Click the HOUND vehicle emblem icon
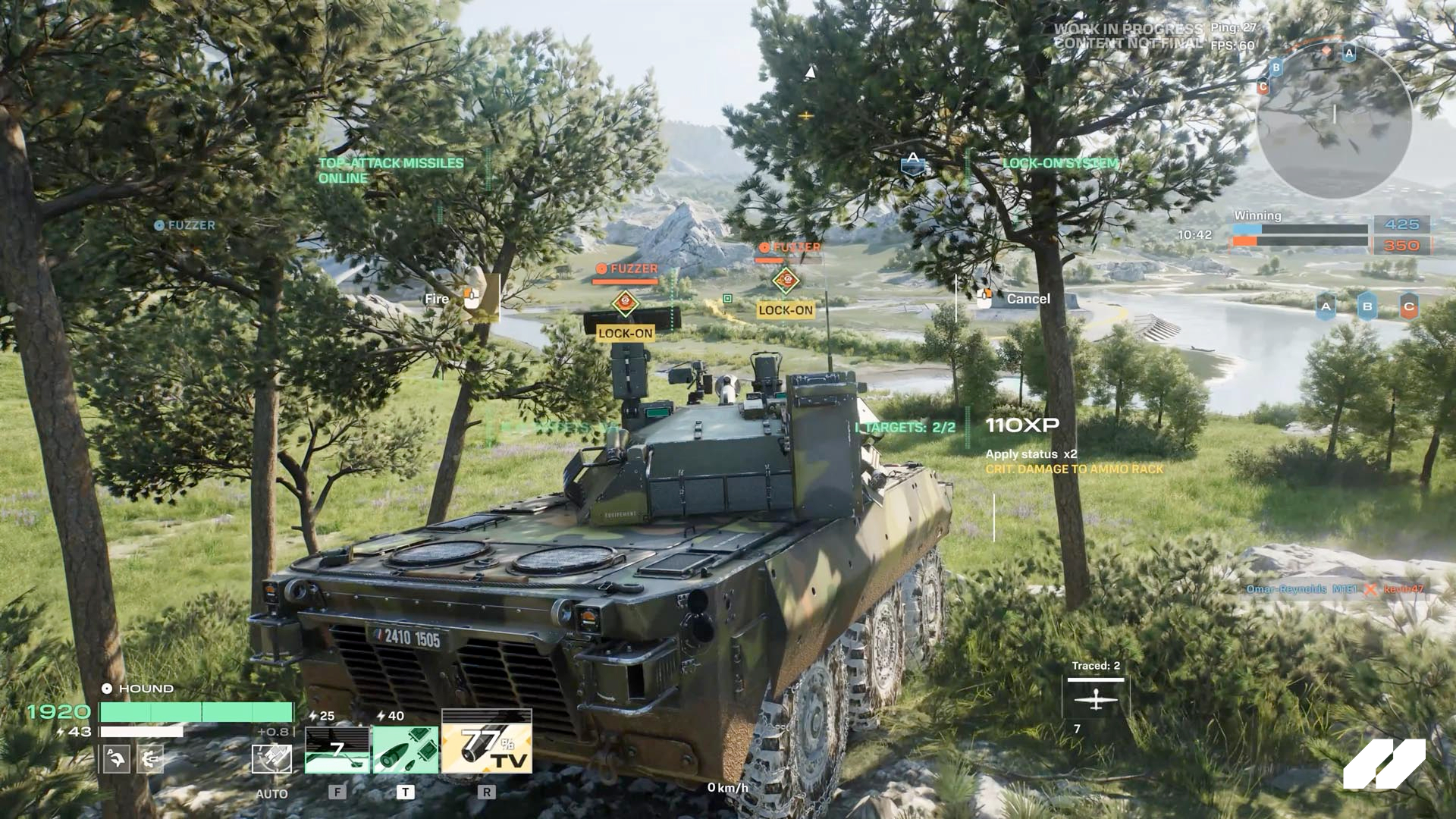Viewport: 1456px width, 819px height. point(108,688)
